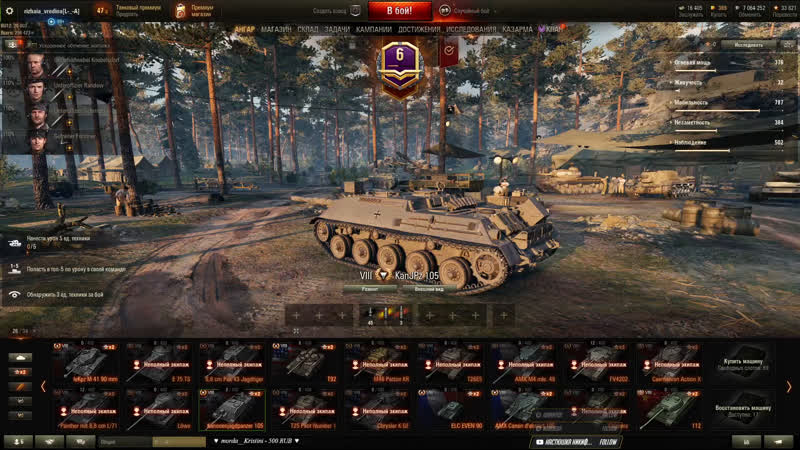Open the ЗАДАЧИ tab
This screenshot has height=450, width=800.
[x=338, y=30]
